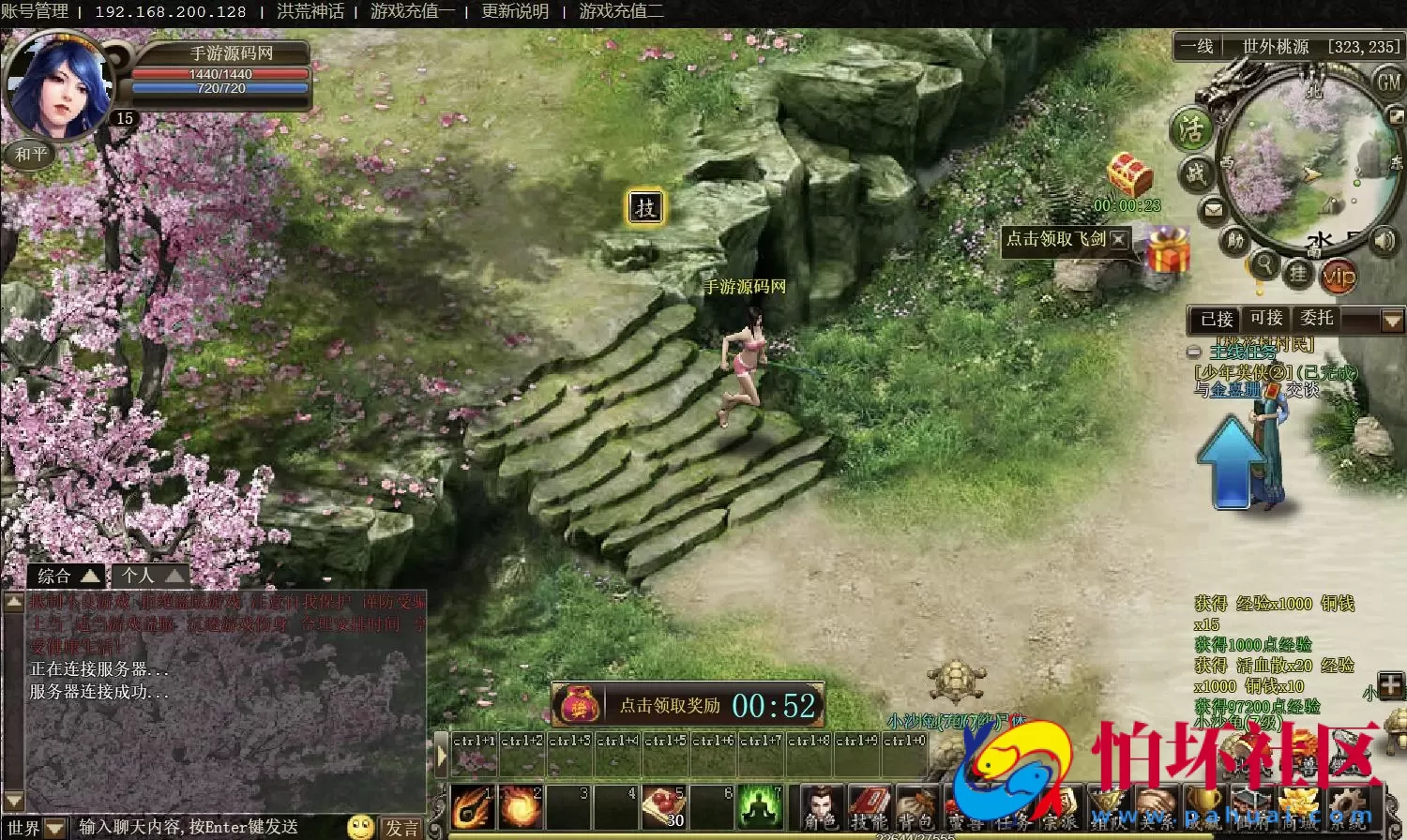Viewport: 1407px width, 840px height.
Task: Toggle the green 活 activity icon
Action: pos(1191,130)
